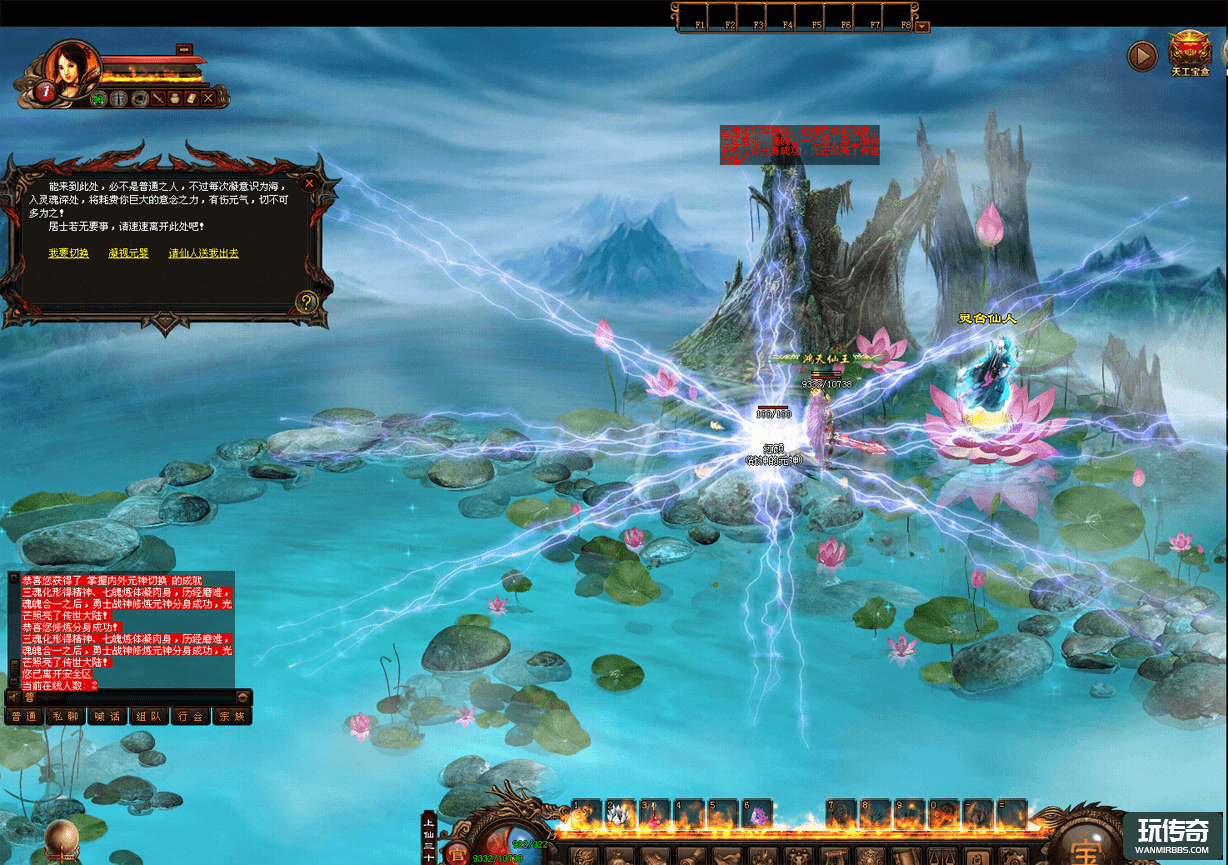The image size is (1228, 865).
Task: Open the dialogue window's question mark help
Action: click(307, 302)
